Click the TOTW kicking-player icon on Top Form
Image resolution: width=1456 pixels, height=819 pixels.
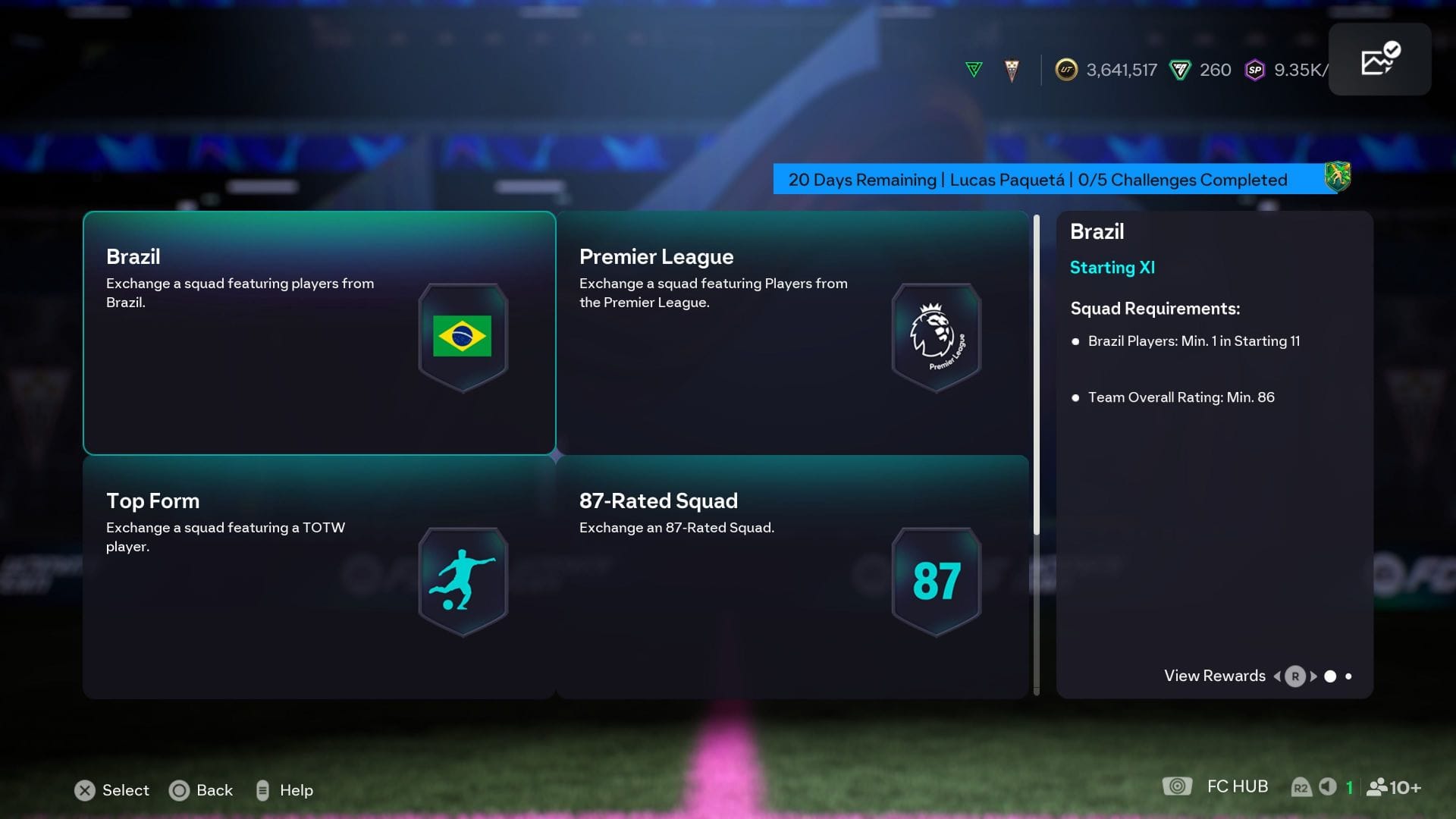pos(461,580)
